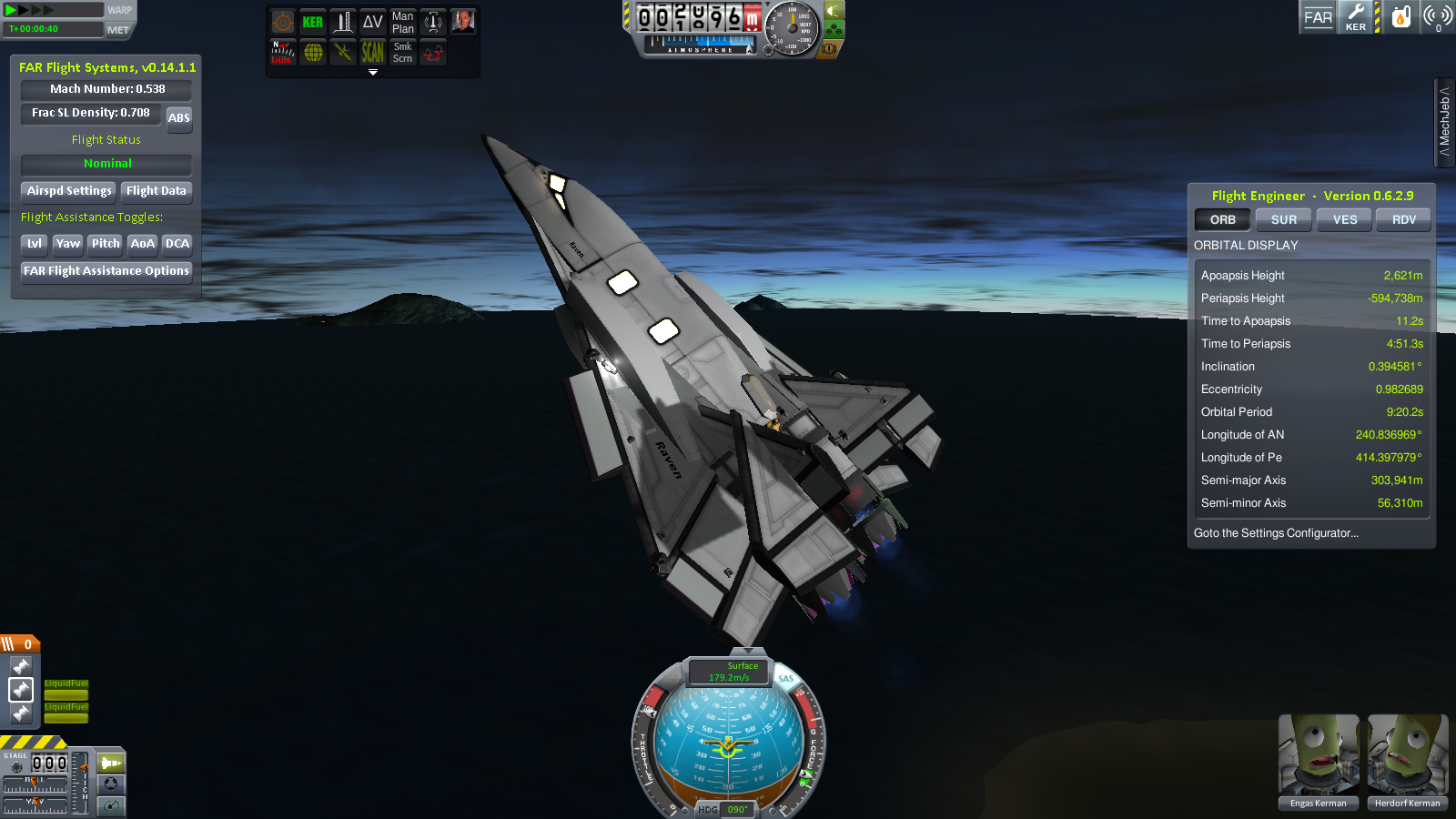The image size is (1456, 819).
Task: Toggle the AoA flight assistance
Action: 142,244
